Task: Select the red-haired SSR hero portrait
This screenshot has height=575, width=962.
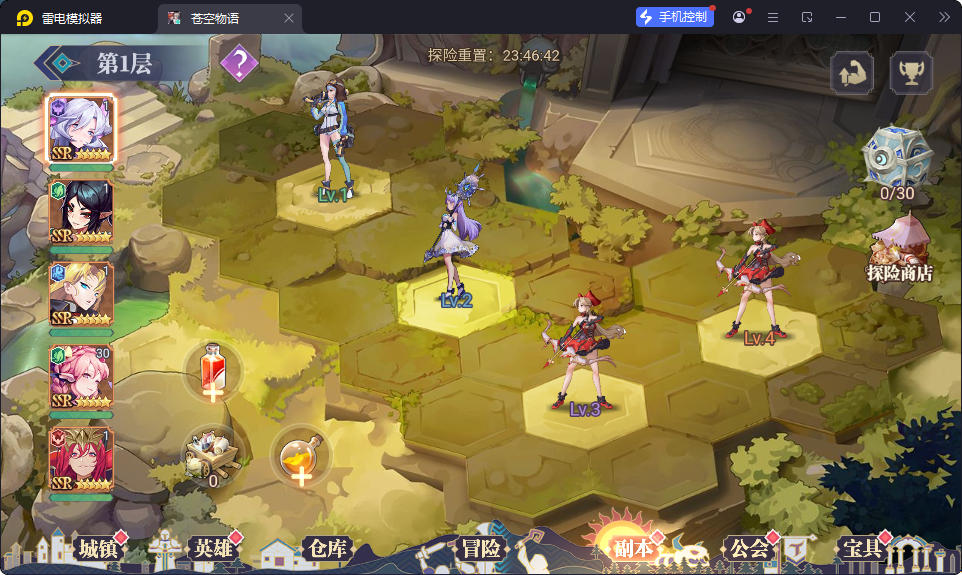Action: [x=81, y=459]
